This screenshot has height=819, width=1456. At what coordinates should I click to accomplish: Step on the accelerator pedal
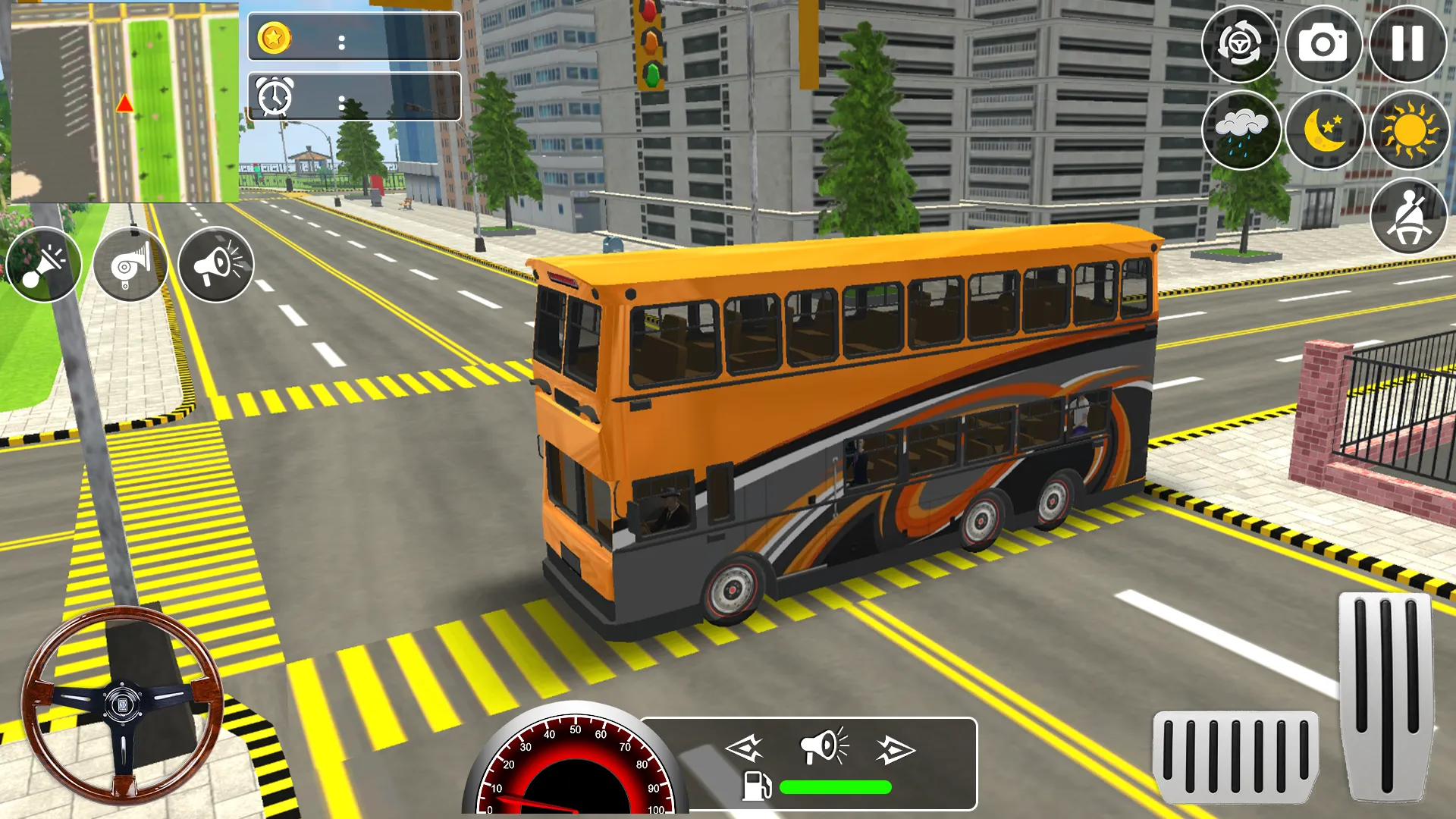1385,696
